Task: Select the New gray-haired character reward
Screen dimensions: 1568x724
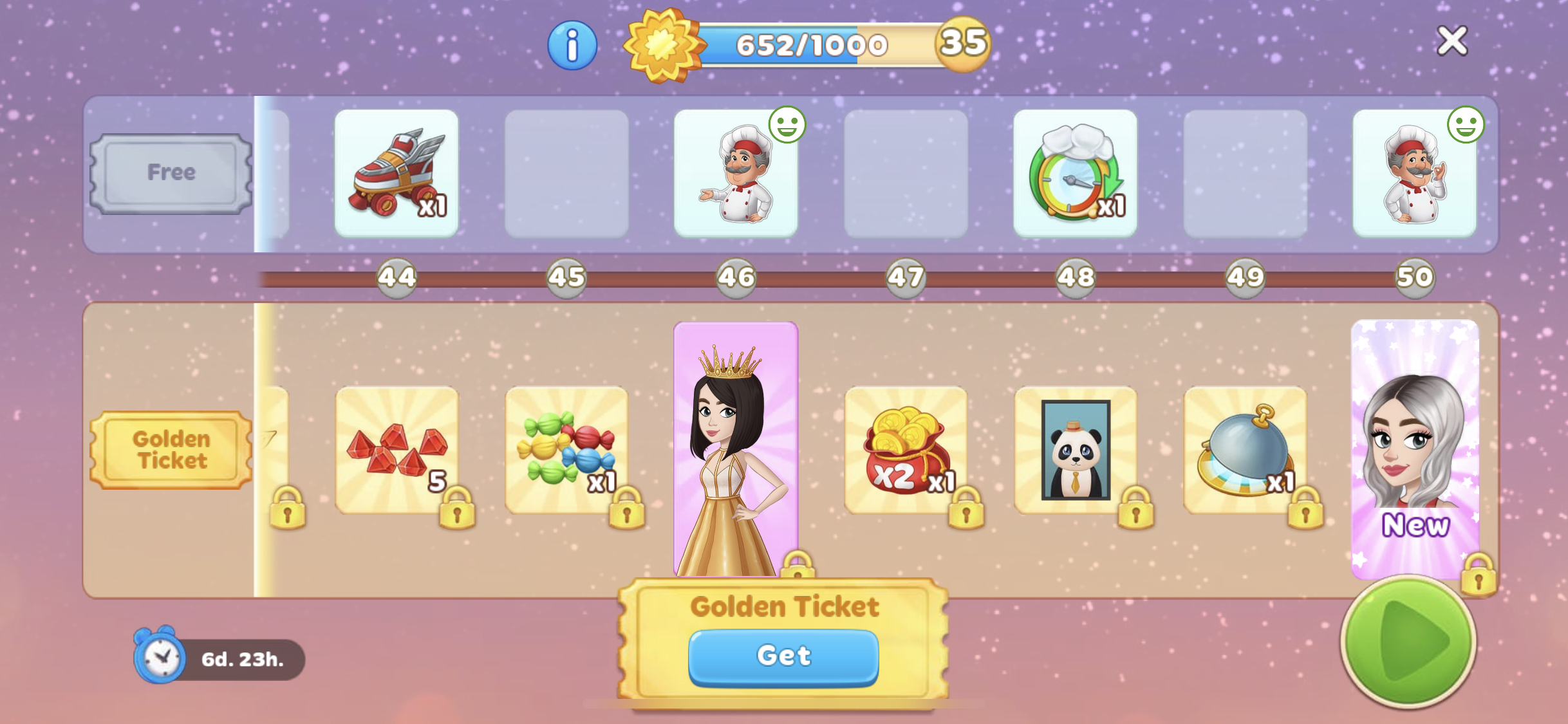Action: coord(1414,450)
